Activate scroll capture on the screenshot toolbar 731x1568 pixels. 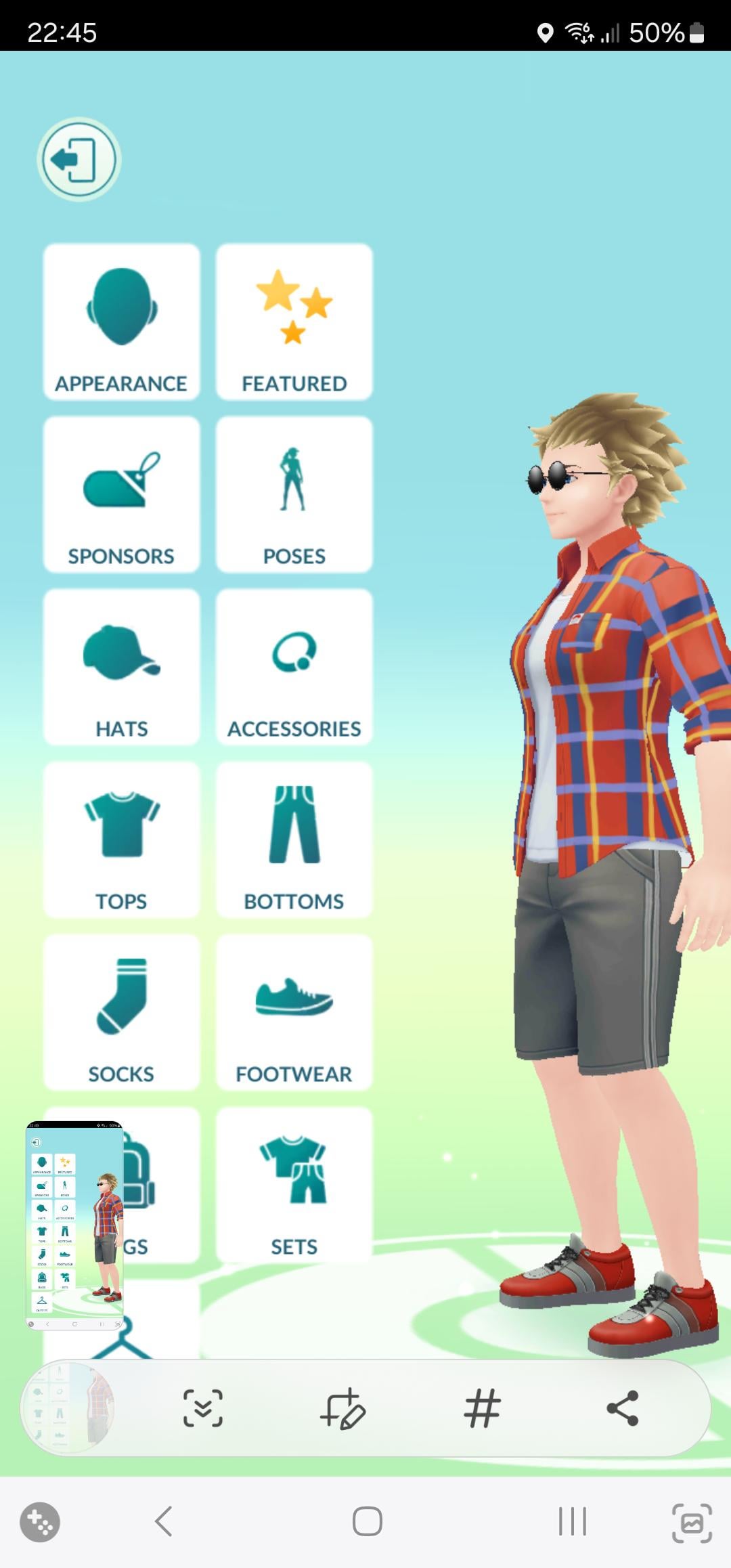pyautogui.click(x=203, y=1408)
